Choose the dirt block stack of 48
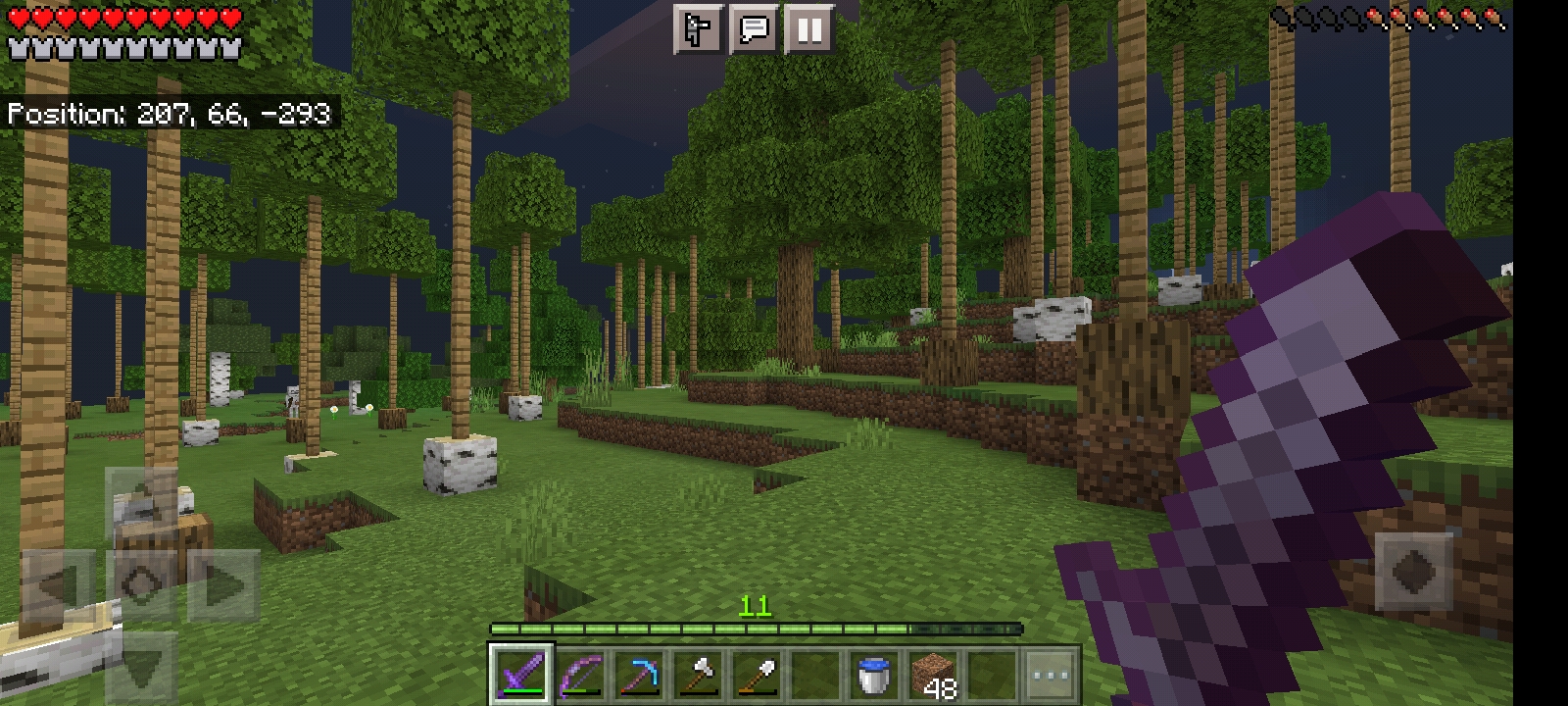The height and width of the screenshot is (706, 1568). 932,674
